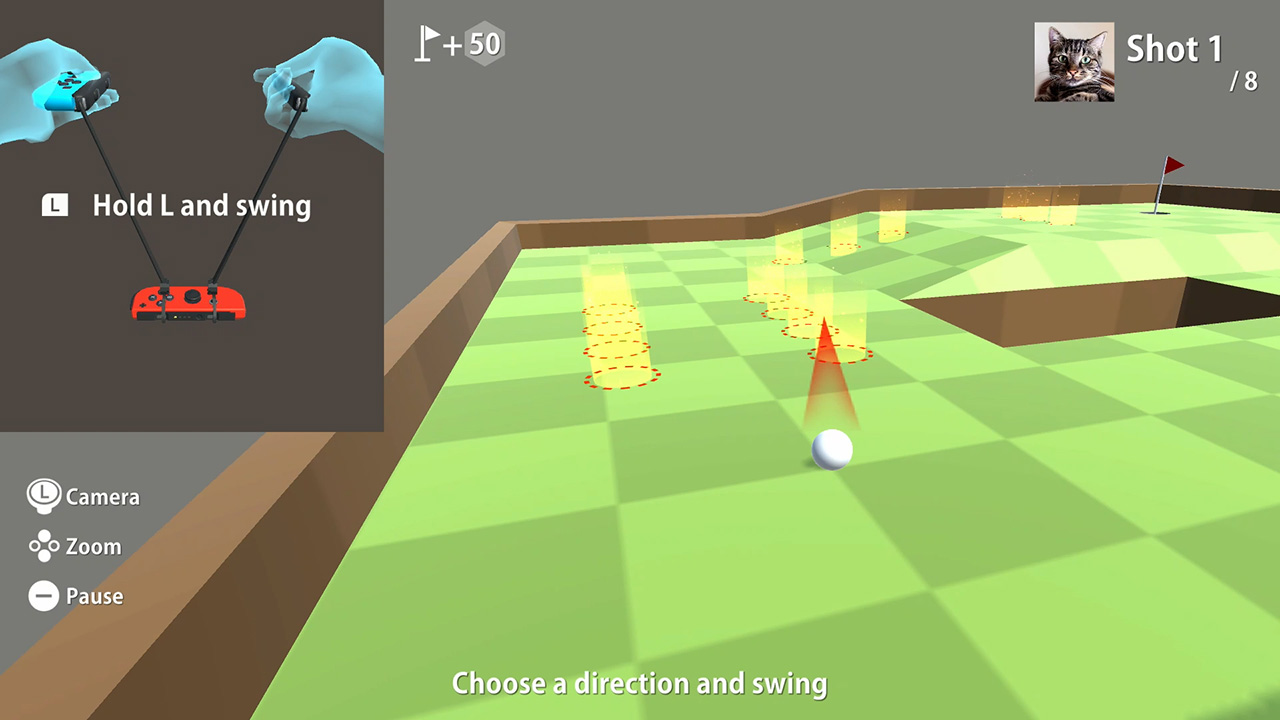Click the blue Joy-Con in the left hand
The width and height of the screenshot is (1280, 720).
(68, 90)
